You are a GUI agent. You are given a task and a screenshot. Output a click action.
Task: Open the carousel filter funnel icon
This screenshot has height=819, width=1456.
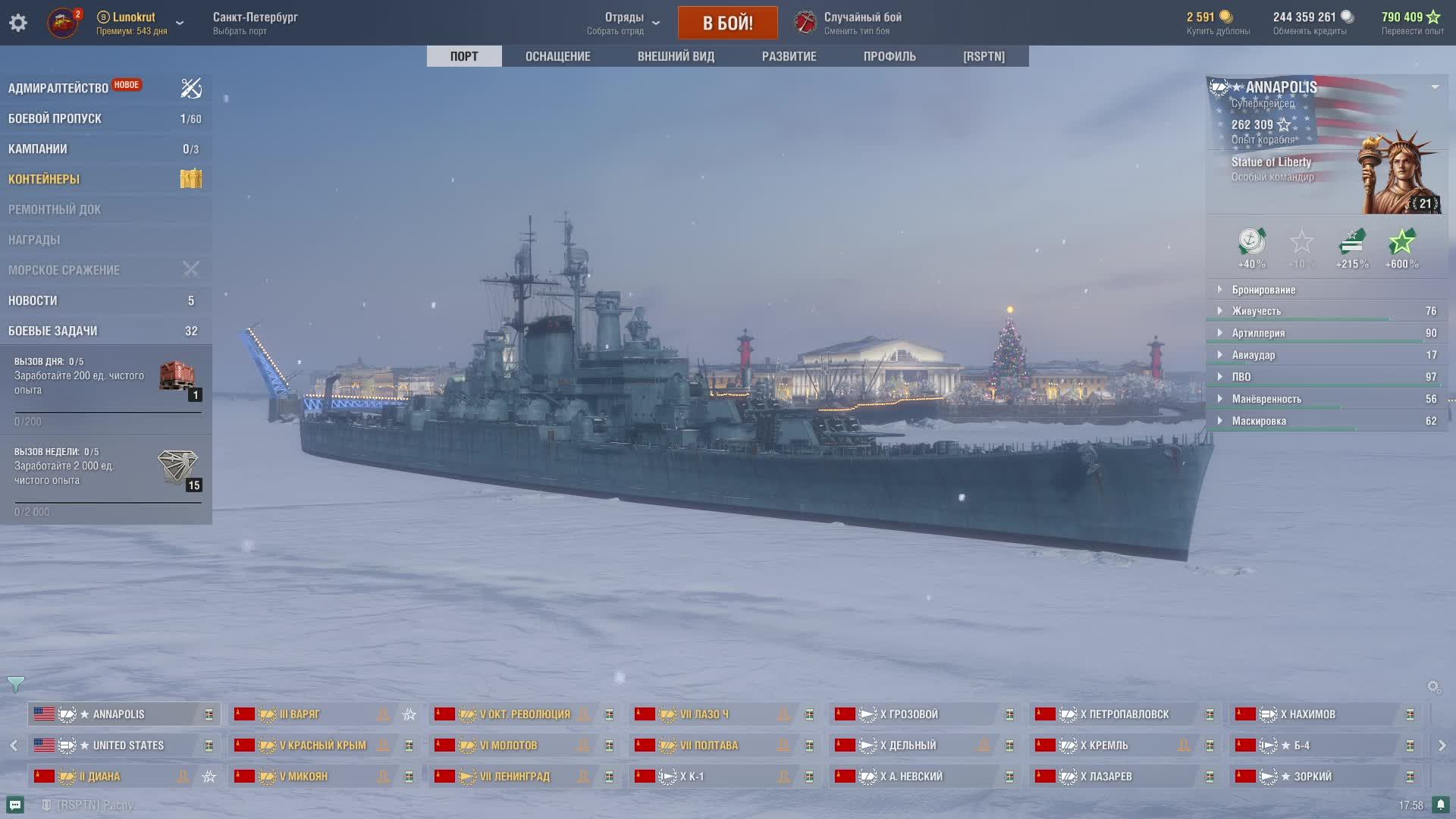(15, 684)
